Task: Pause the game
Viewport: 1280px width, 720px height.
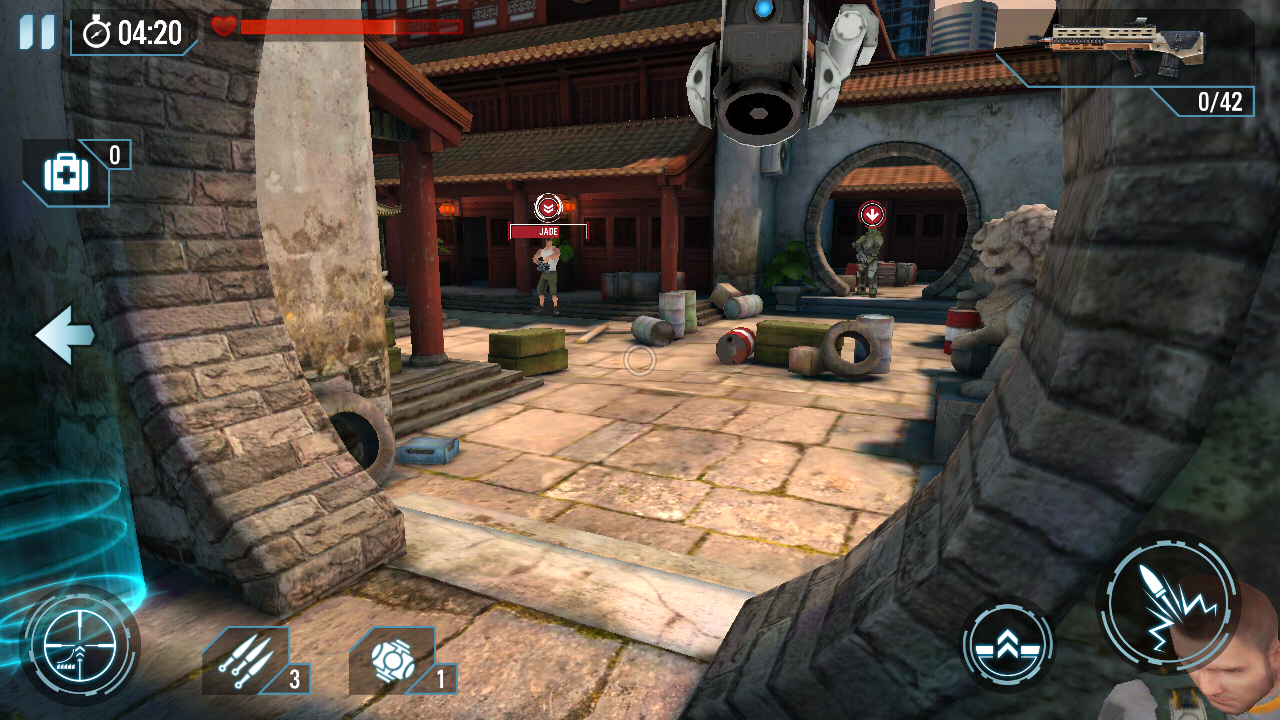Action: coord(37,32)
